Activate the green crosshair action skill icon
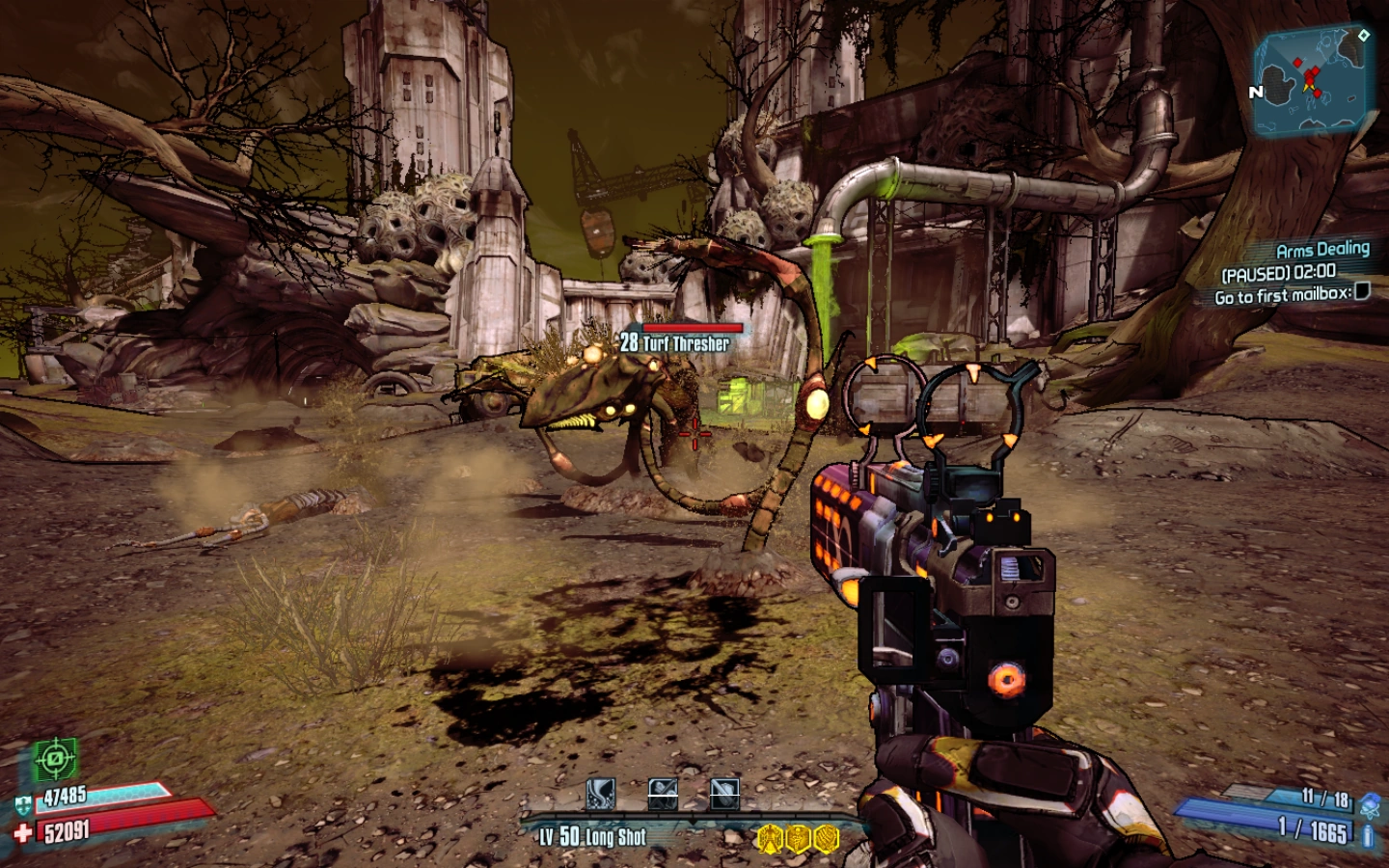 [x=56, y=760]
